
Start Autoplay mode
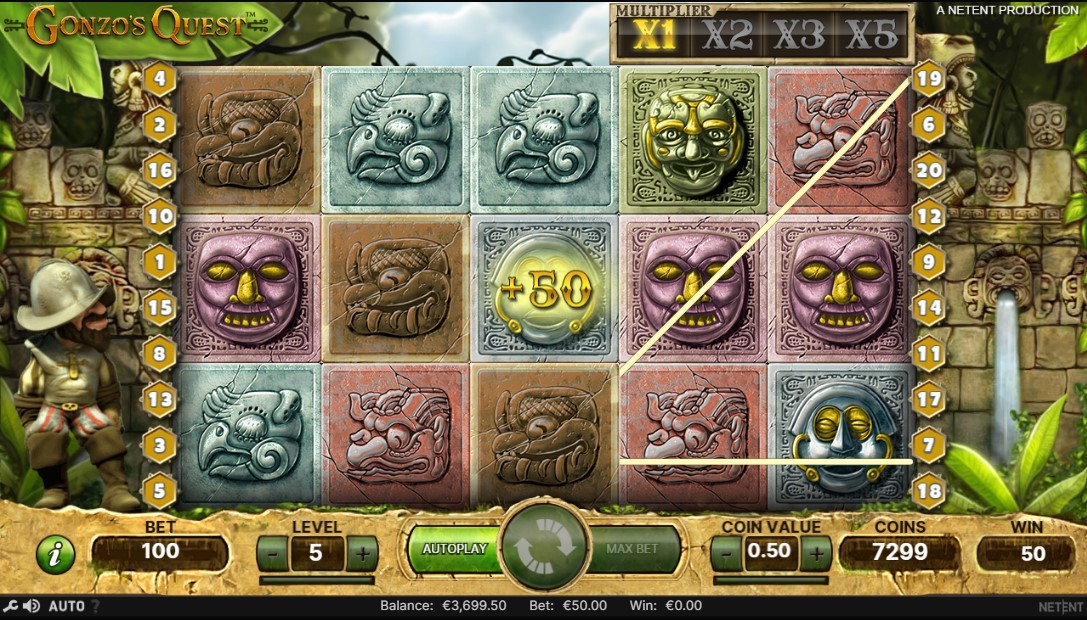(453, 549)
